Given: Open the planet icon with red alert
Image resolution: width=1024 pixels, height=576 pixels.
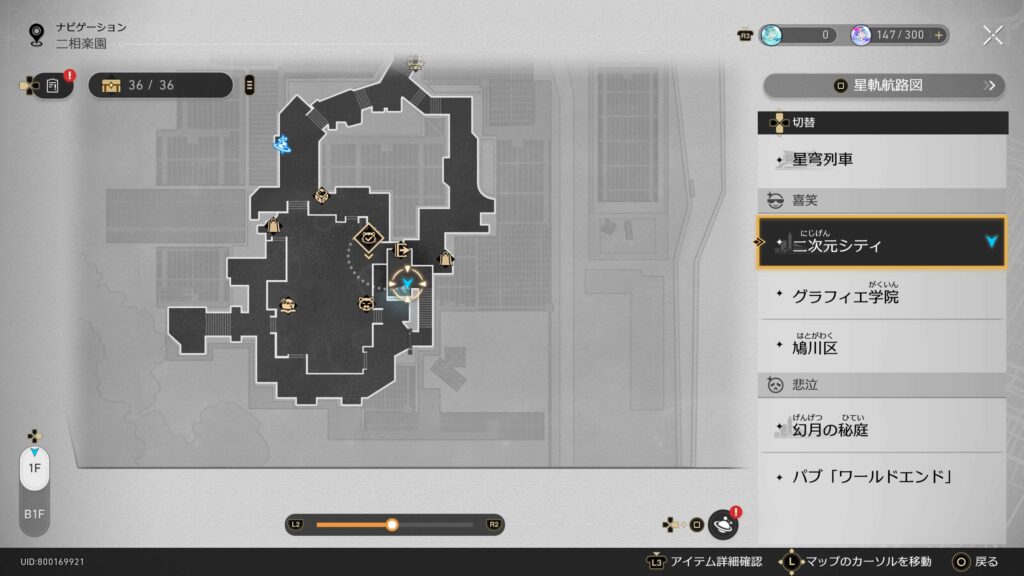Looking at the screenshot, I should tap(723, 524).
